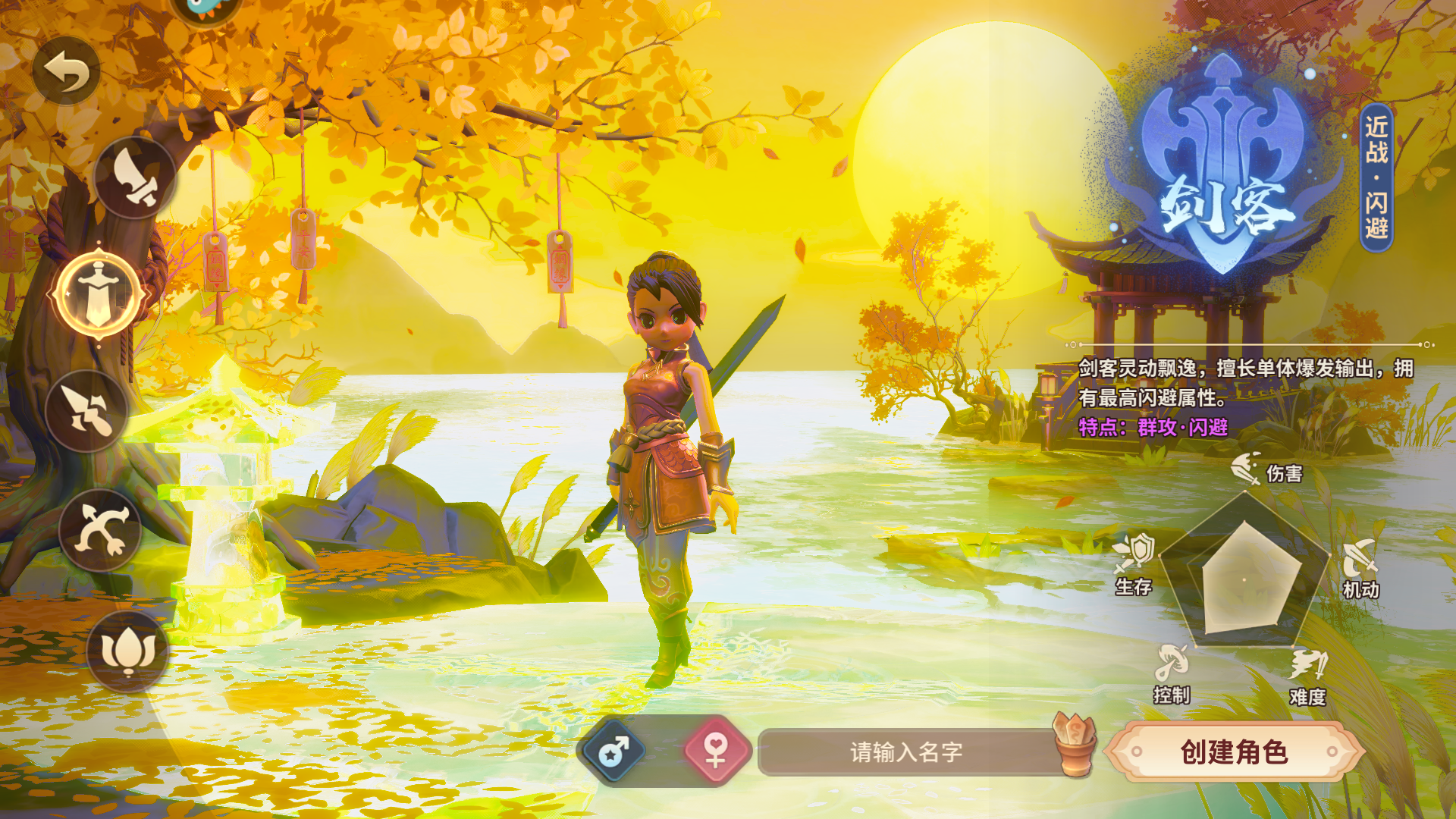Select the bow and arrow class icon
The width and height of the screenshot is (1456, 819).
(101, 530)
